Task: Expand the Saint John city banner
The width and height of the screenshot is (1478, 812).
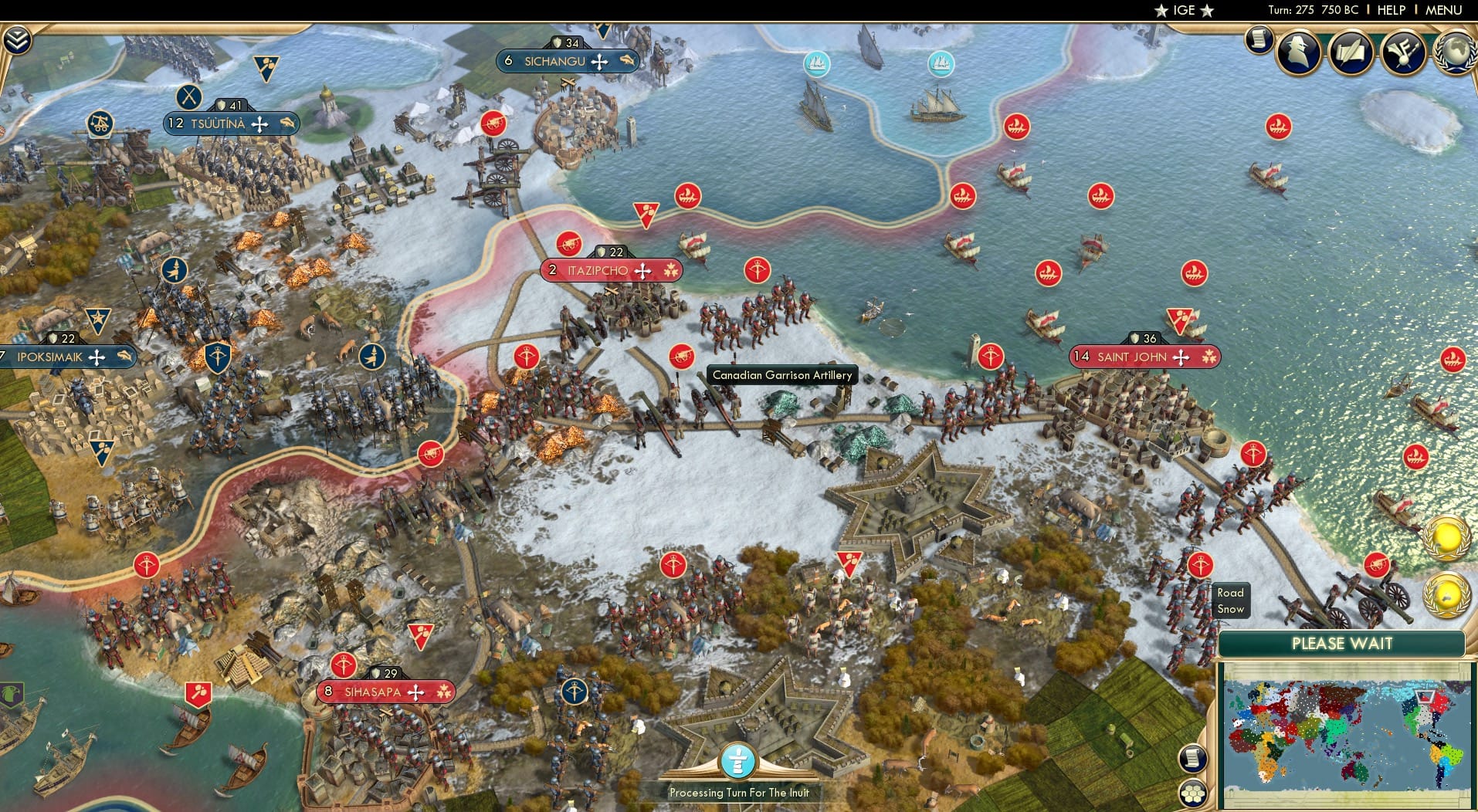Action: pos(1143,357)
